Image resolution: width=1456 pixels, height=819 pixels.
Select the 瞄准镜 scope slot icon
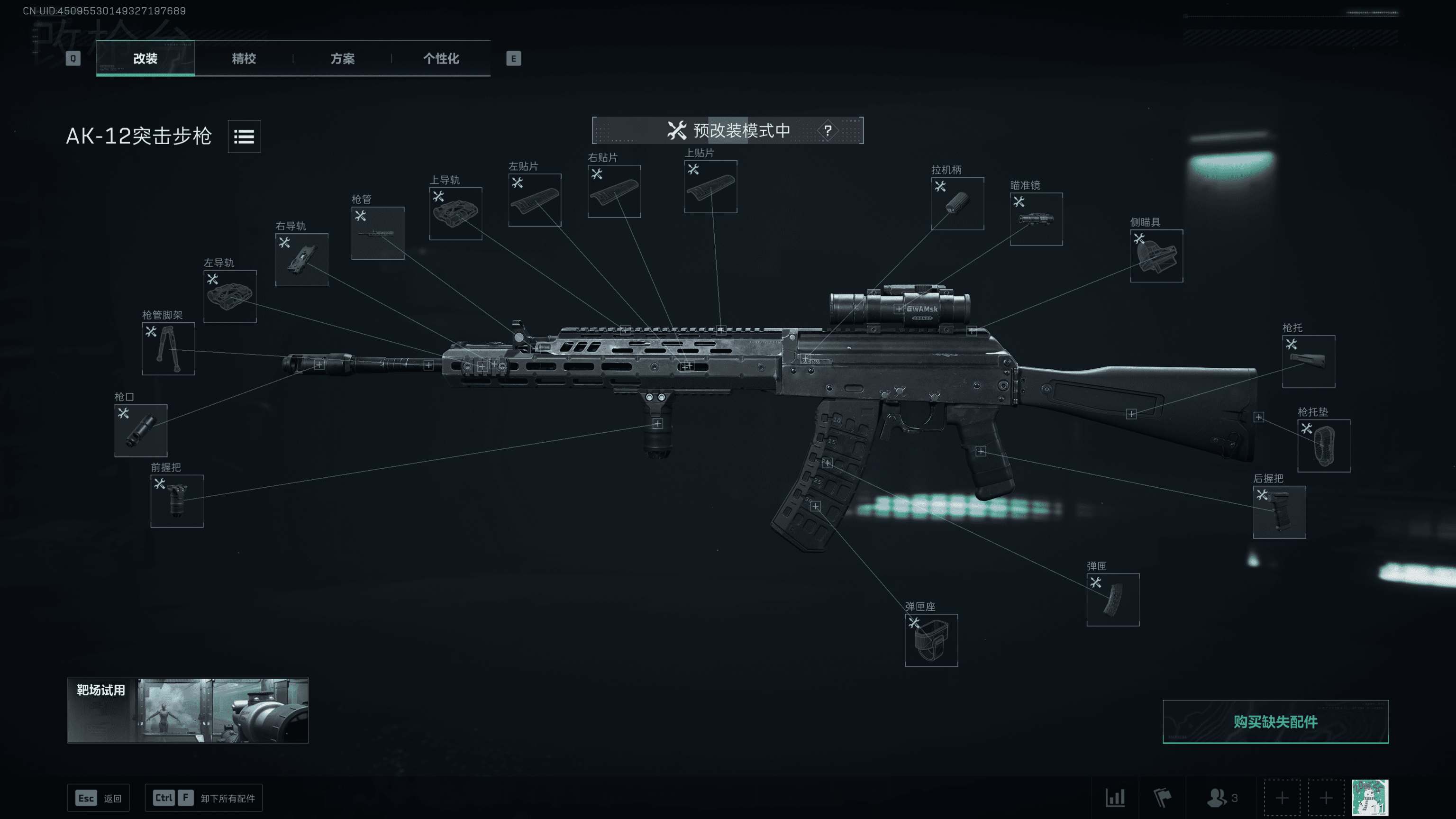[1036, 219]
